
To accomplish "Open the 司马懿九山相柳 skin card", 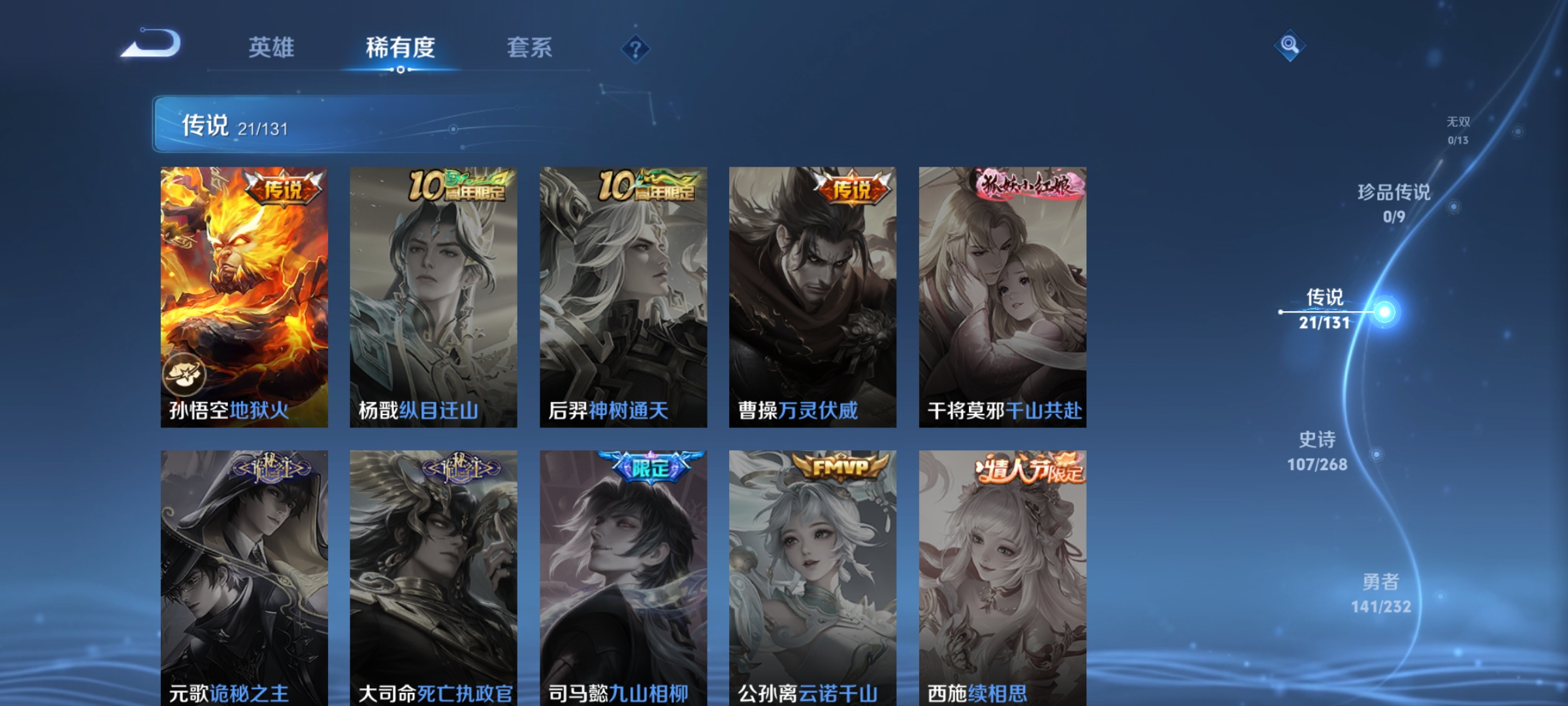I will [623, 575].
